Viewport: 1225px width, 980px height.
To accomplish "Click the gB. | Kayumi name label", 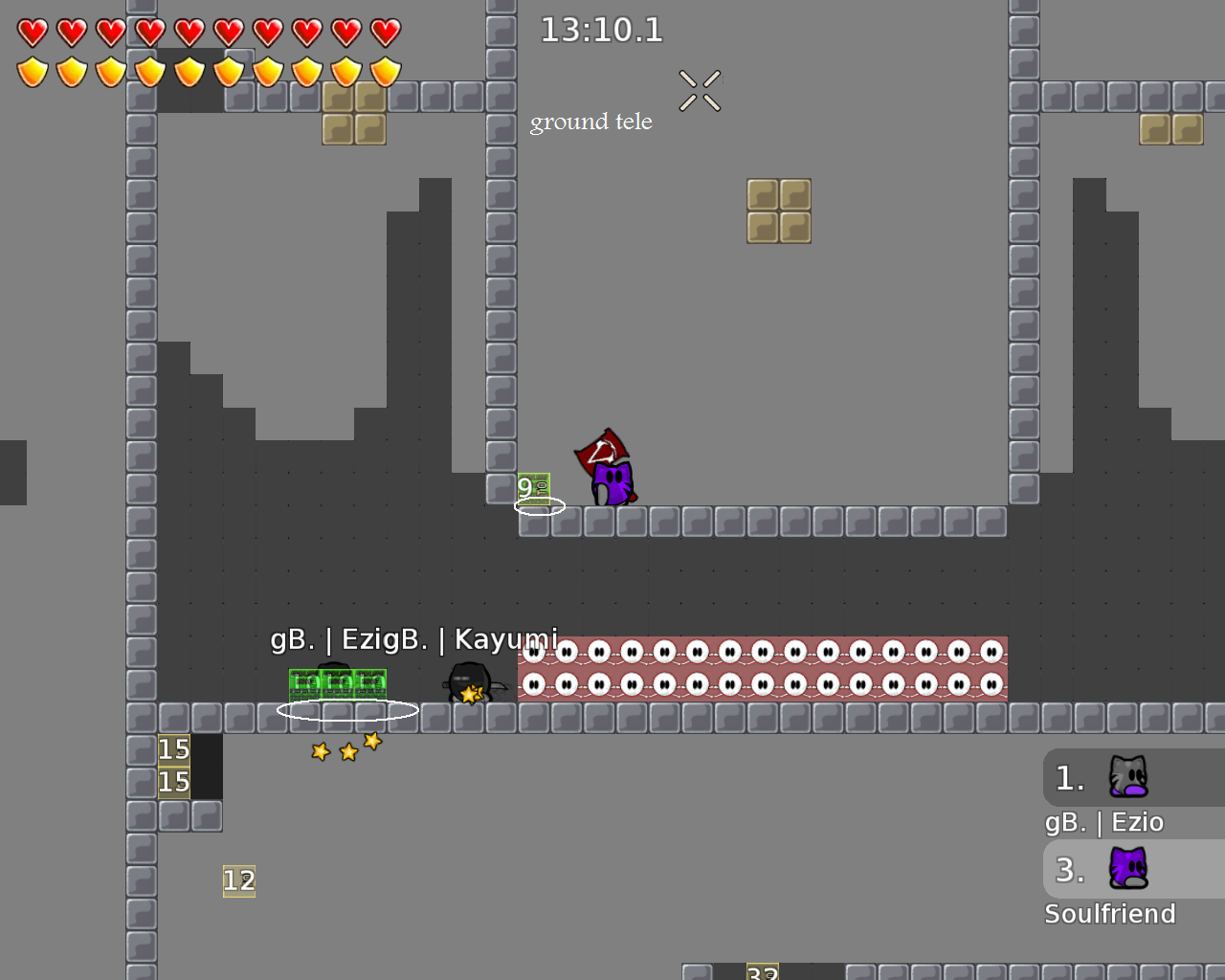I will (x=498, y=637).
